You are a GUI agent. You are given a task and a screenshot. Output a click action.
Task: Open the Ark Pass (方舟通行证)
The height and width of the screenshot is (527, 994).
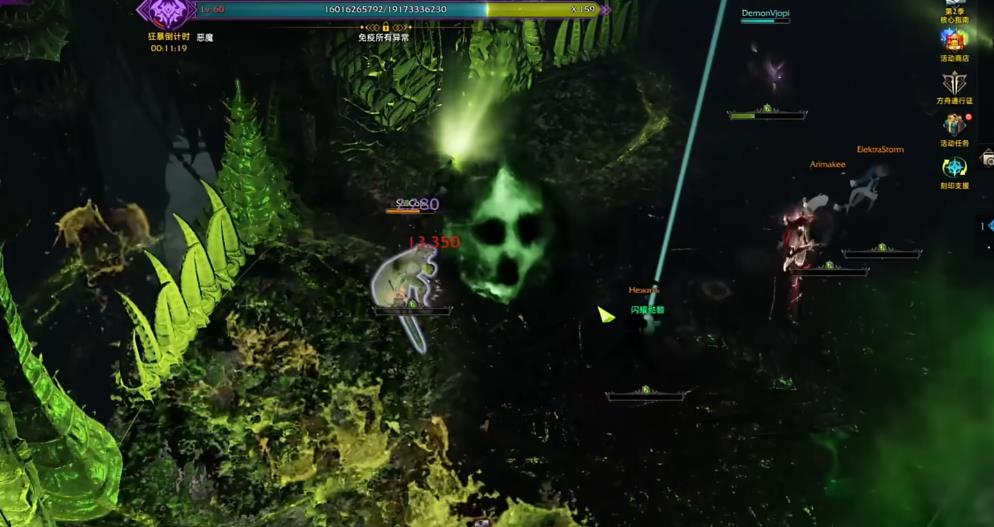(x=954, y=84)
